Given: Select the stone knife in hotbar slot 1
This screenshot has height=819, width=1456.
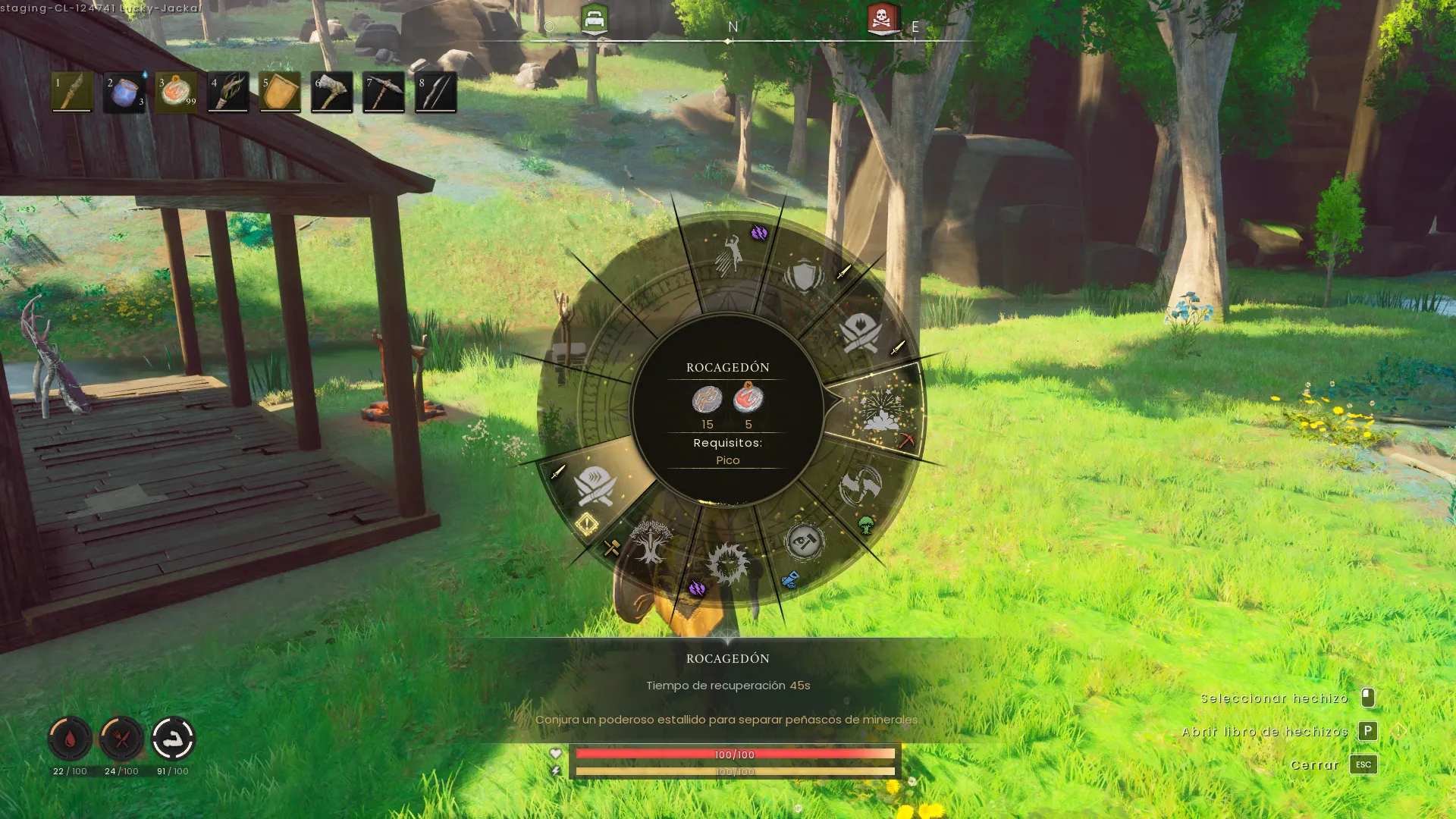Looking at the screenshot, I should tap(72, 92).
